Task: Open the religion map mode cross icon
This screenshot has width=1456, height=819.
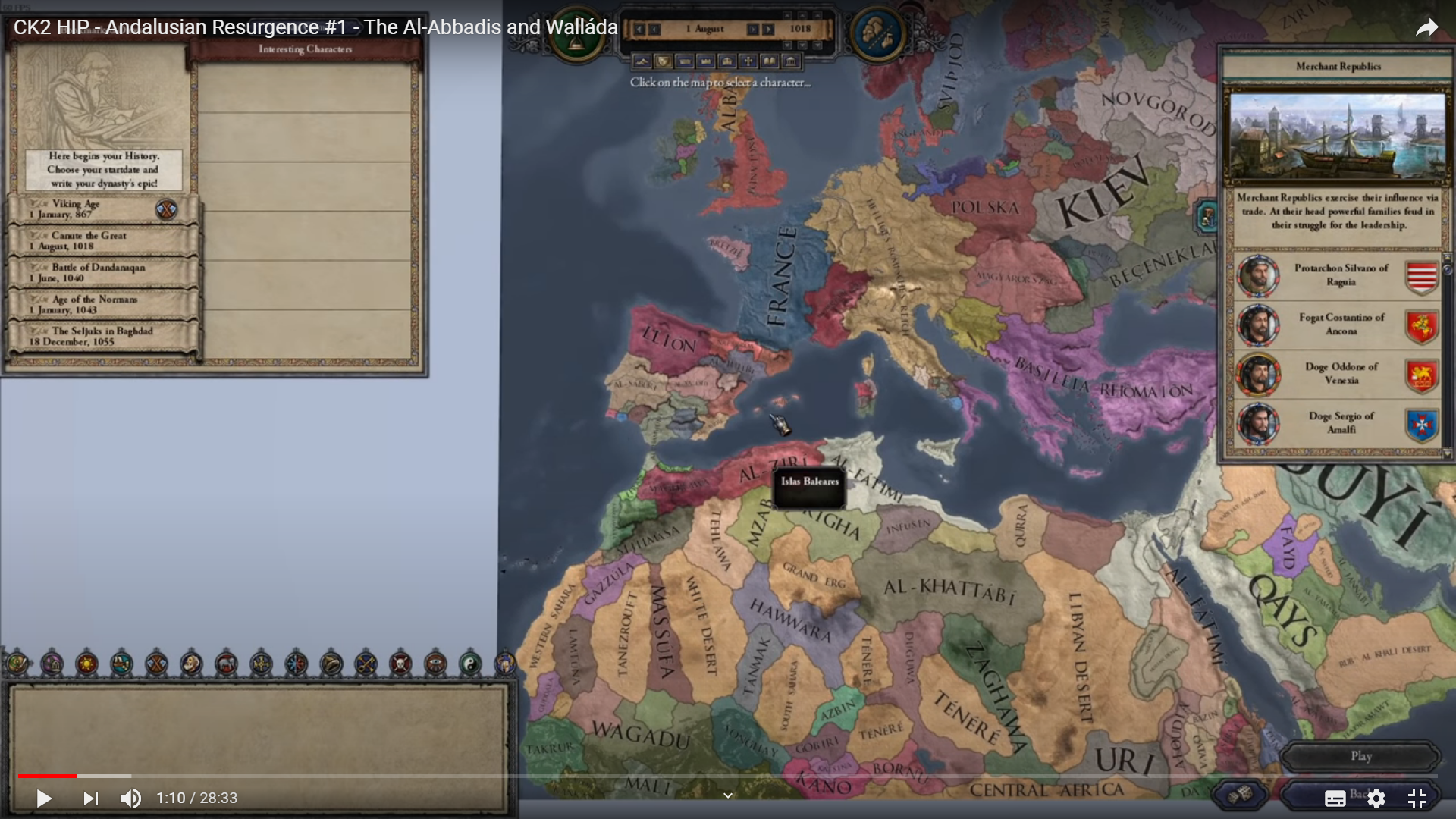Action: point(749,61)
